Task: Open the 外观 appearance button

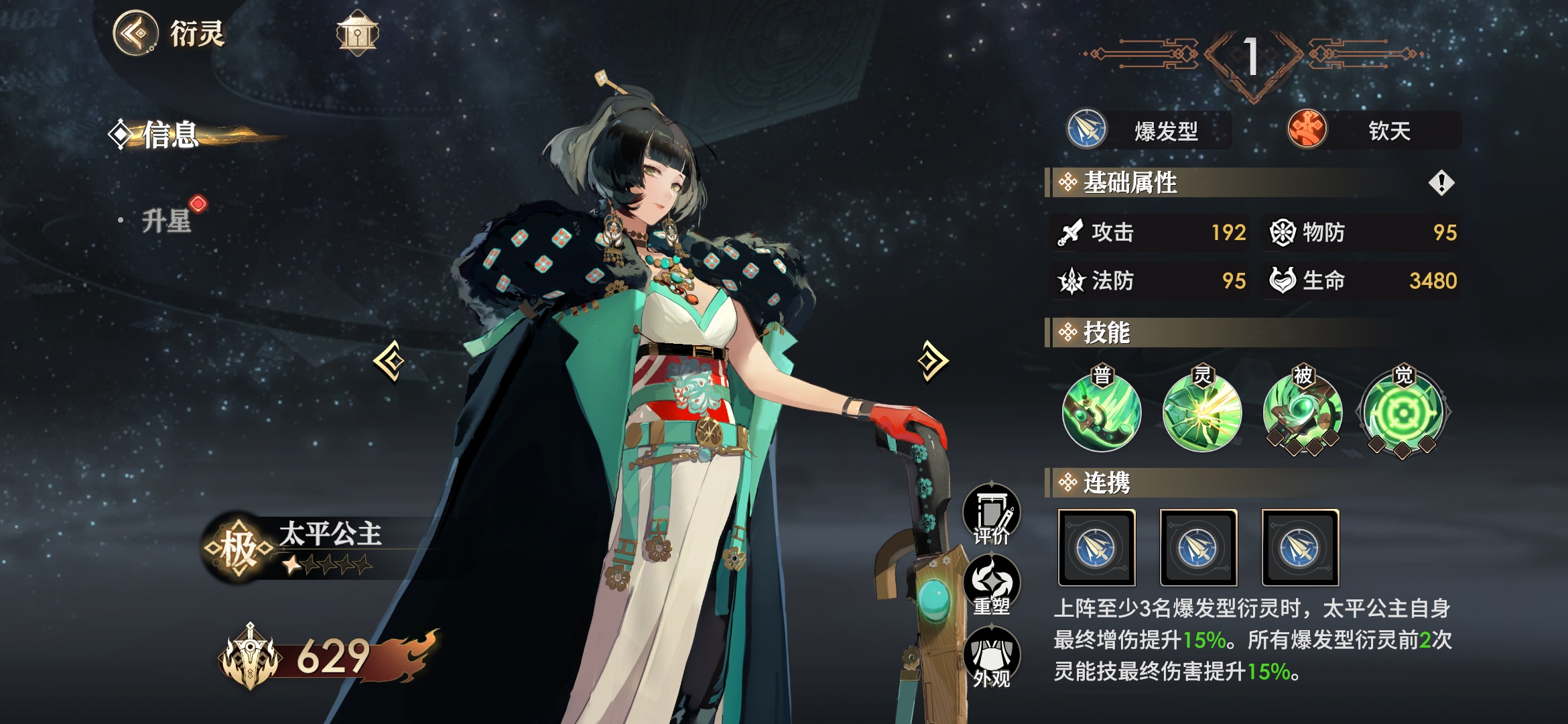Action: [x=992, y=658]
